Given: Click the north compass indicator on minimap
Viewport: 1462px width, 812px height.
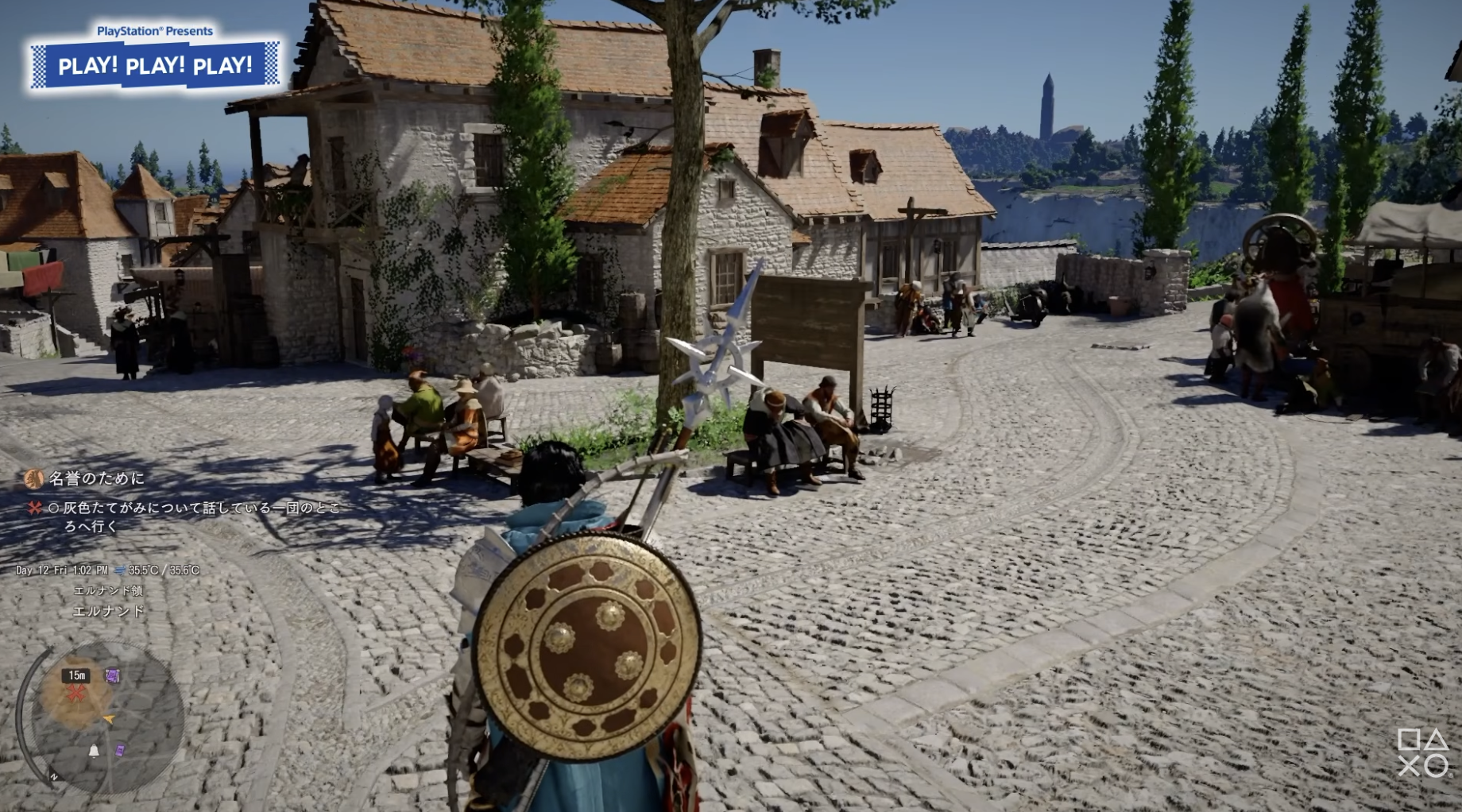Looking at the screenshot, I should [x=54, y=777].
